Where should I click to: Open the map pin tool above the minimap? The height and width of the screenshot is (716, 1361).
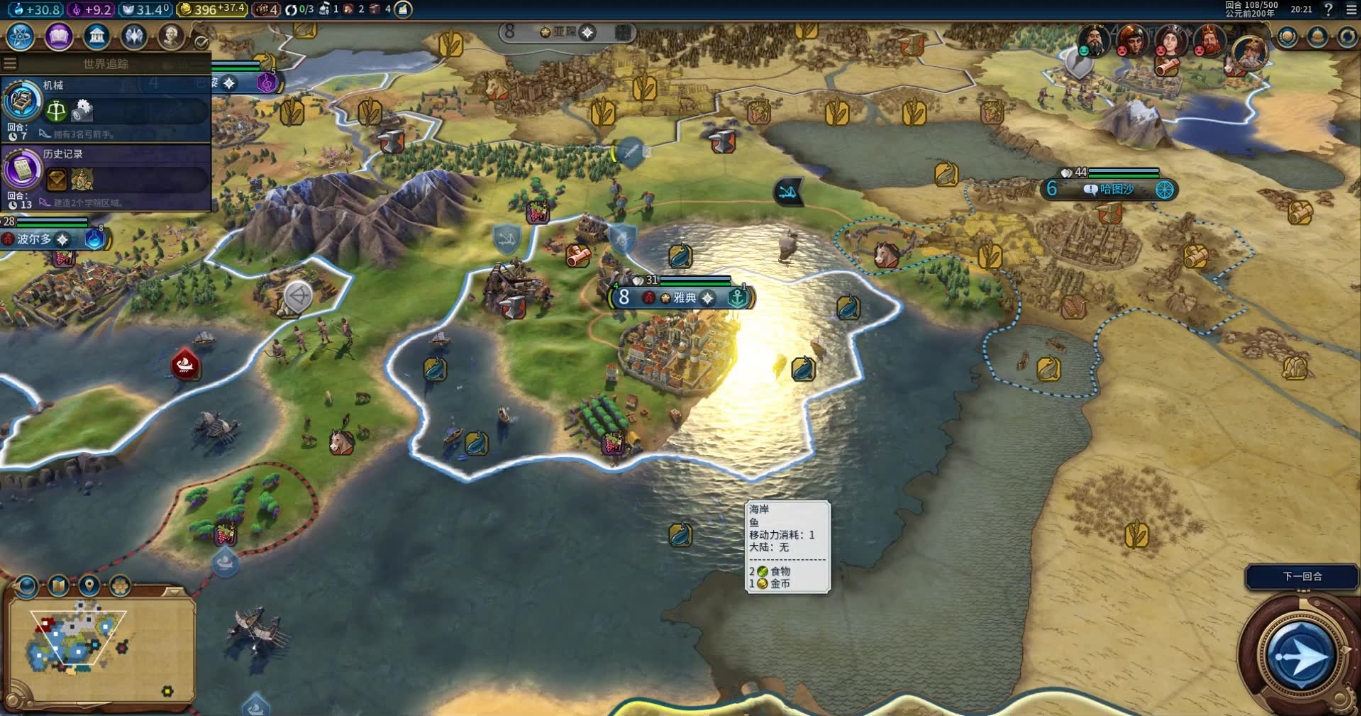pyautogui.click(x=90, y=586)
